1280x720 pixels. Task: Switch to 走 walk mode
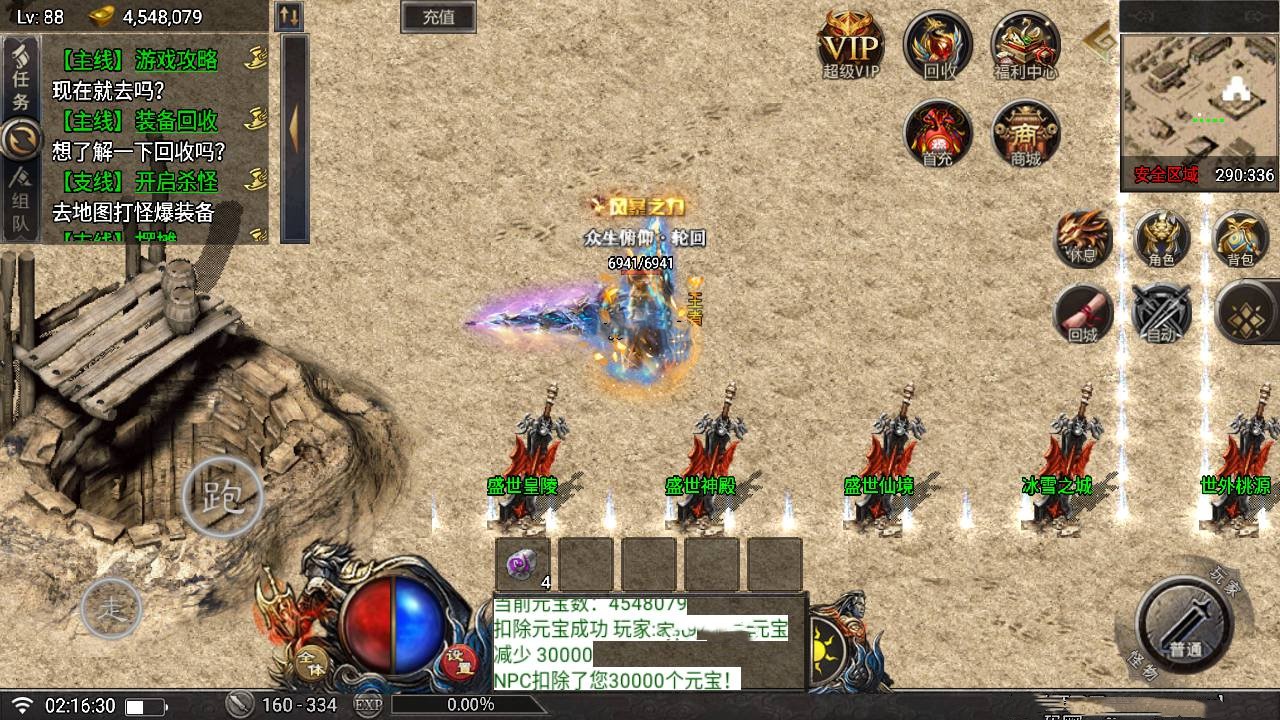coord(110,607)
